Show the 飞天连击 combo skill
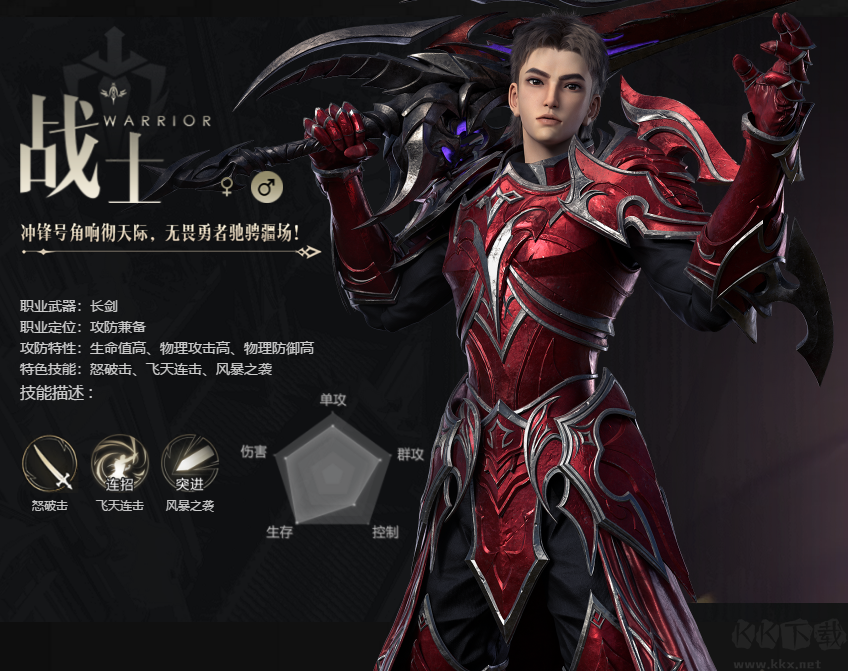This screenshot has width=848, height=671. (119, 462)
